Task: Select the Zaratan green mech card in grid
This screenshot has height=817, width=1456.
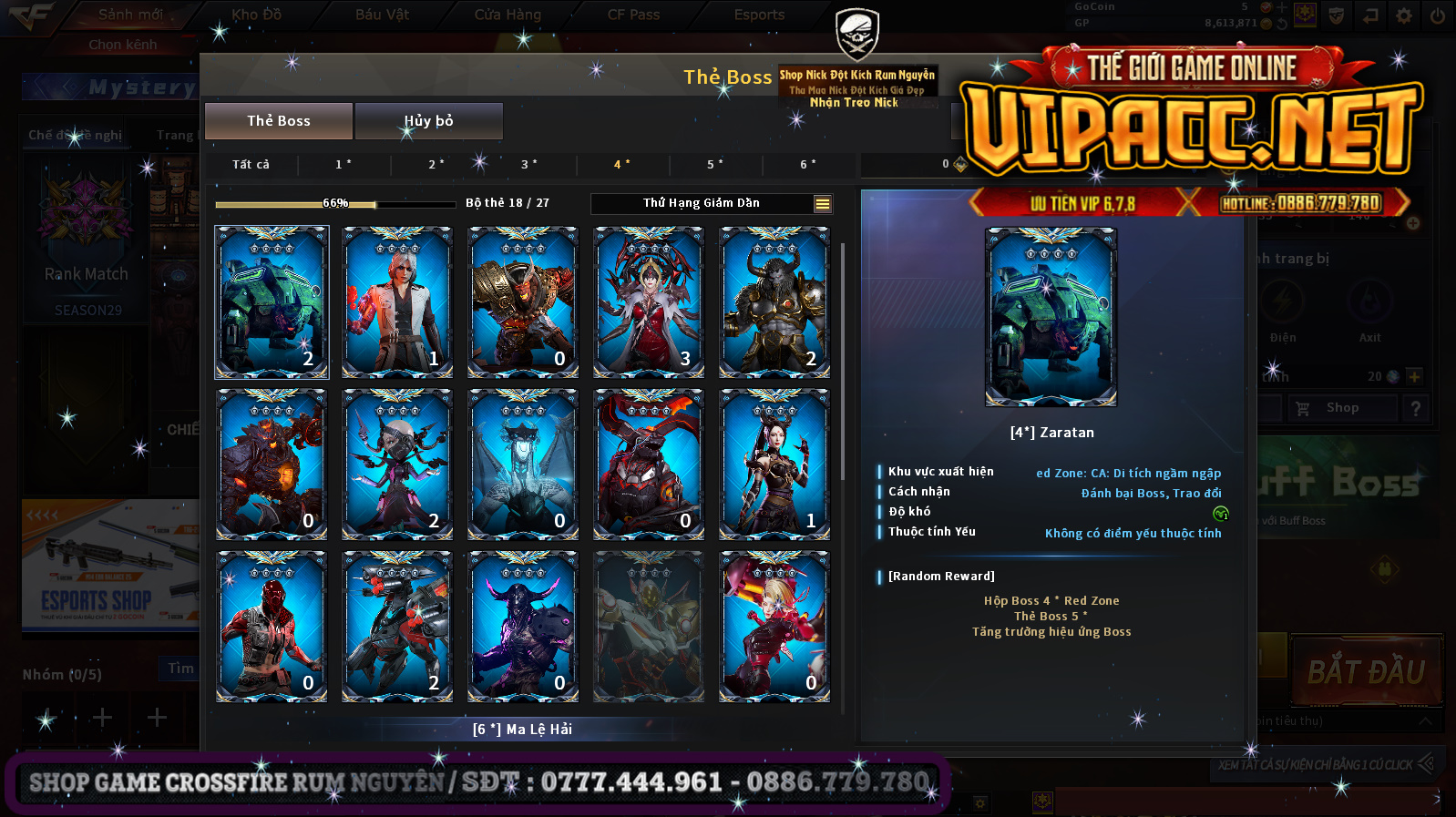Action: (x=272, y=301)
